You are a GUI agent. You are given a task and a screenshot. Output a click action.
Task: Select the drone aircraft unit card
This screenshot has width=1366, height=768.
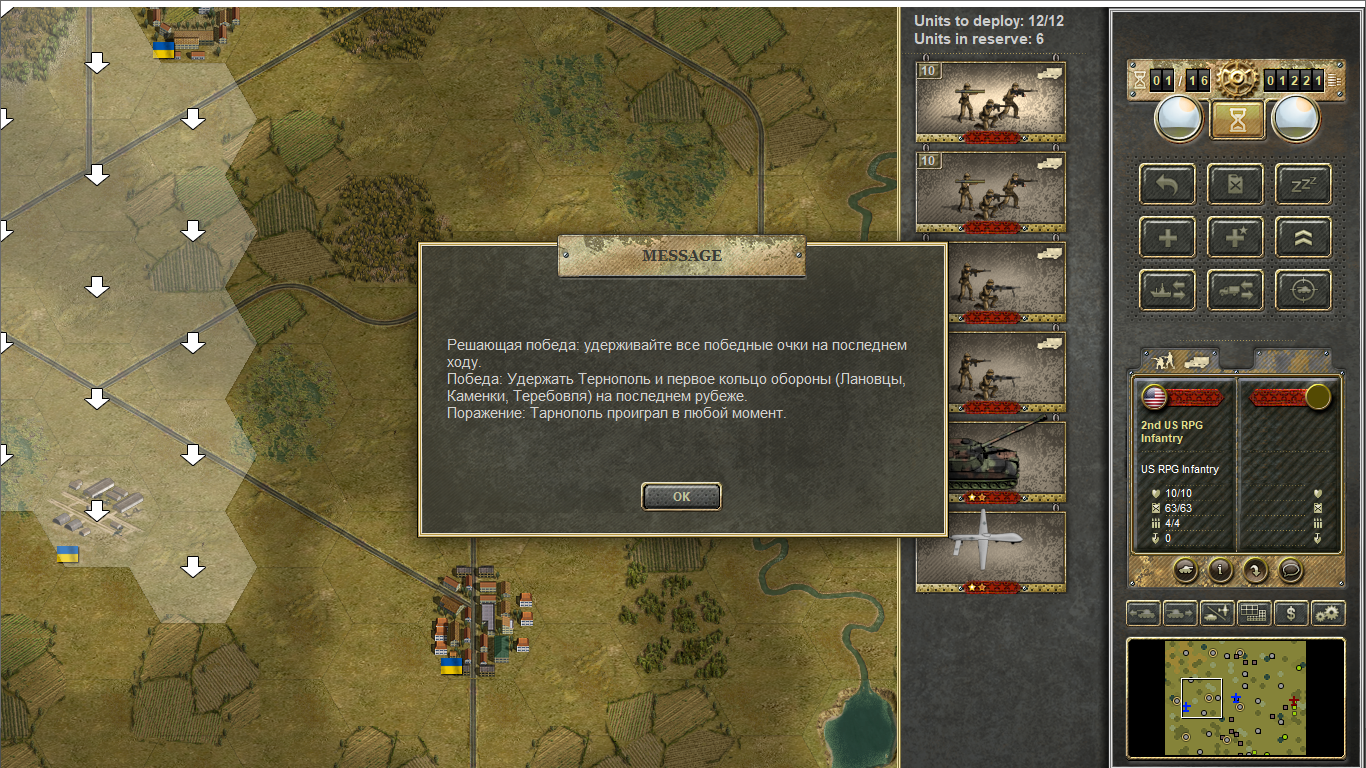pos(990,550)
